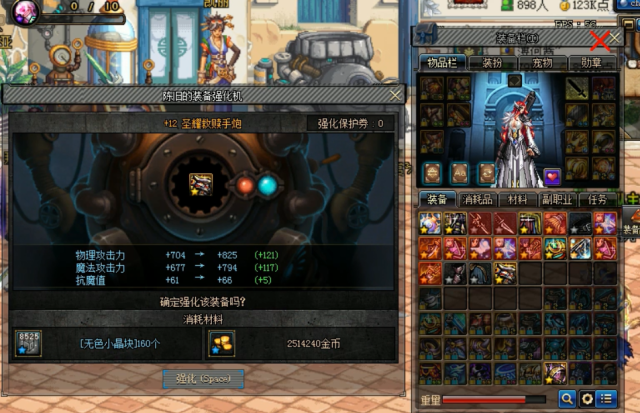Show the 材料 materials tab
The height and width of the screenshot is (413, 640).
pyautogui.click(x=517, y=199)
